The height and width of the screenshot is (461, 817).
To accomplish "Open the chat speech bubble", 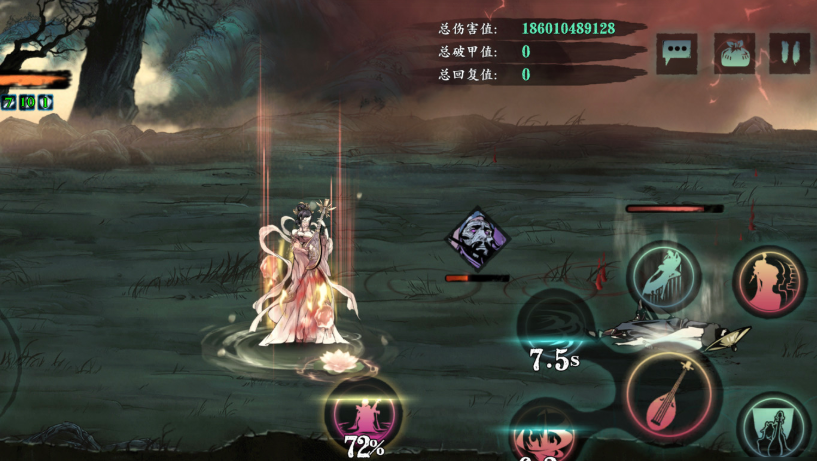I will coord(677,53).
